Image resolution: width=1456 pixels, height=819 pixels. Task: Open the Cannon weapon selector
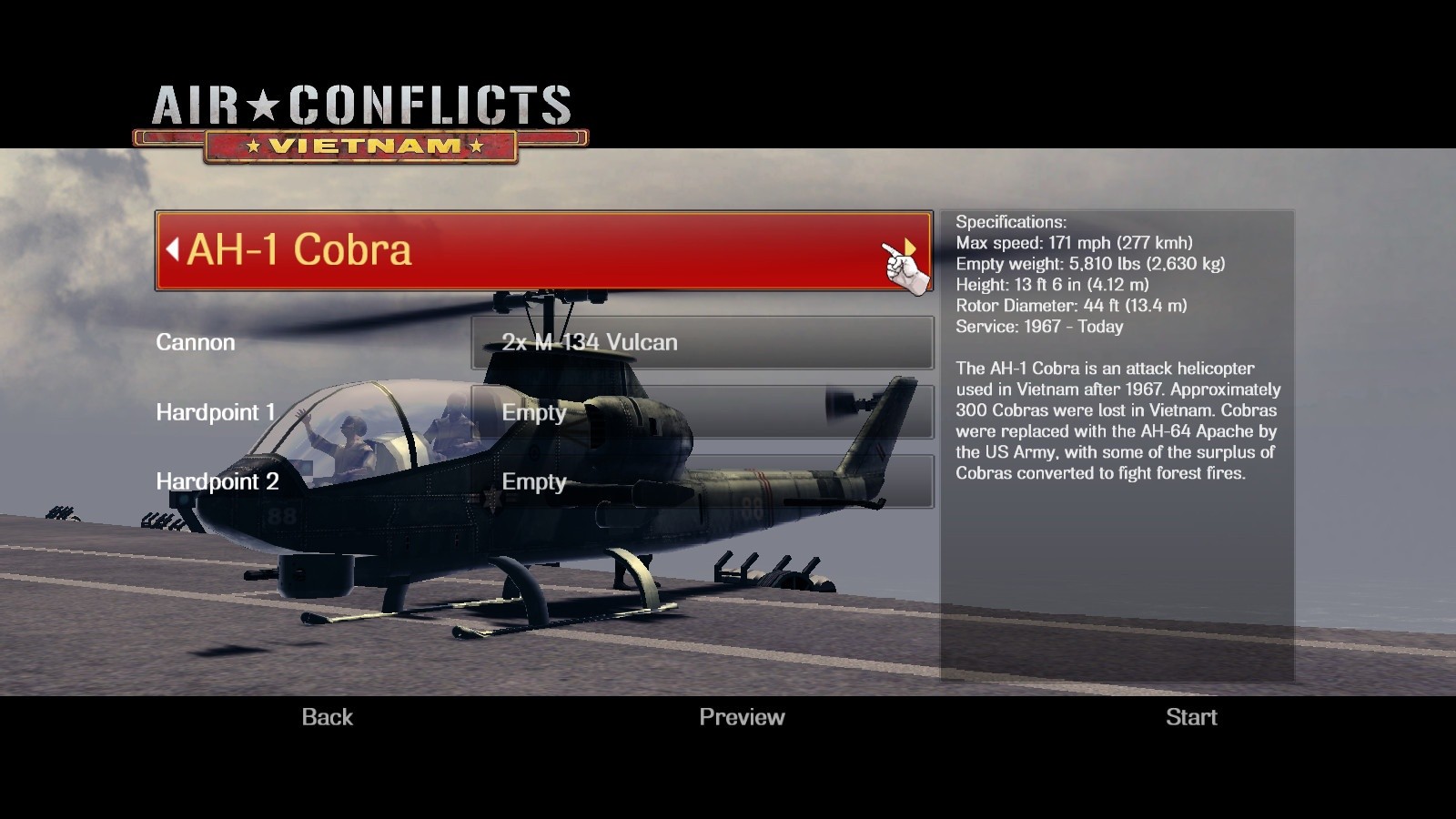(x=701, y=344)
